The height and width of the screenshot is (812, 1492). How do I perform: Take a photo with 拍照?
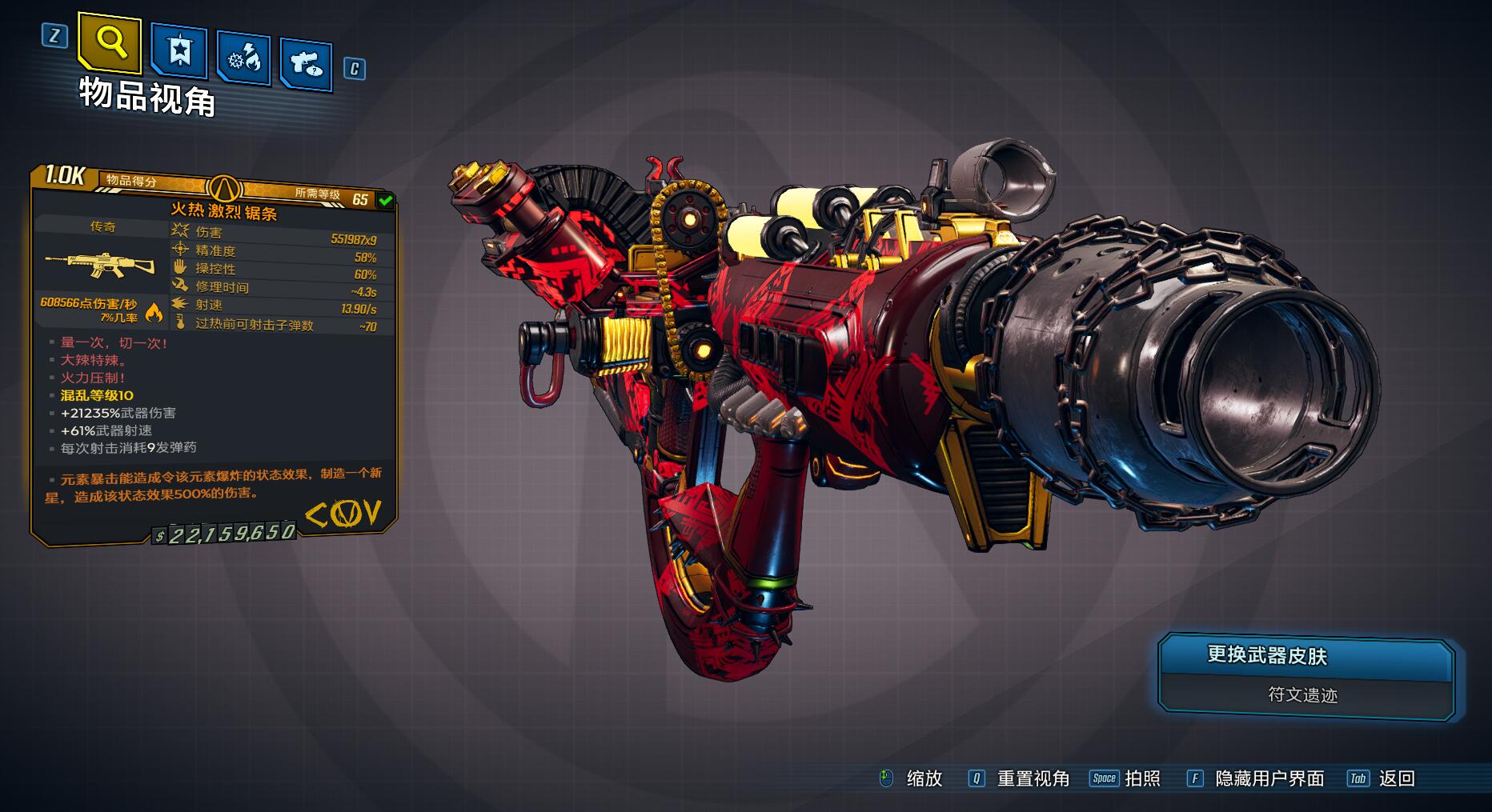point(1141,778)
